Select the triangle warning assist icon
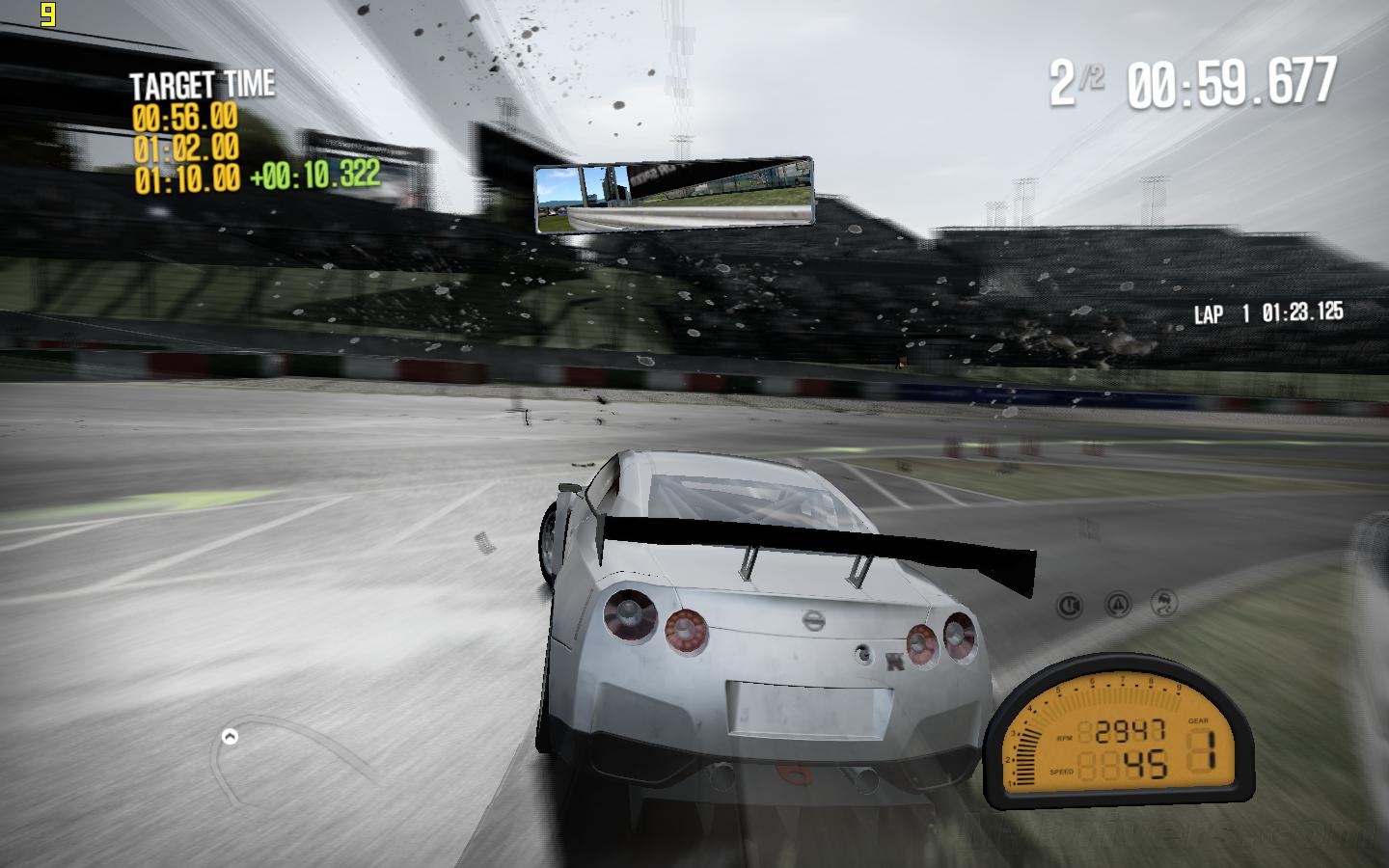The width and height of the screenshot is (1389, 868). pyautogui.click(x=1118, y=605)
